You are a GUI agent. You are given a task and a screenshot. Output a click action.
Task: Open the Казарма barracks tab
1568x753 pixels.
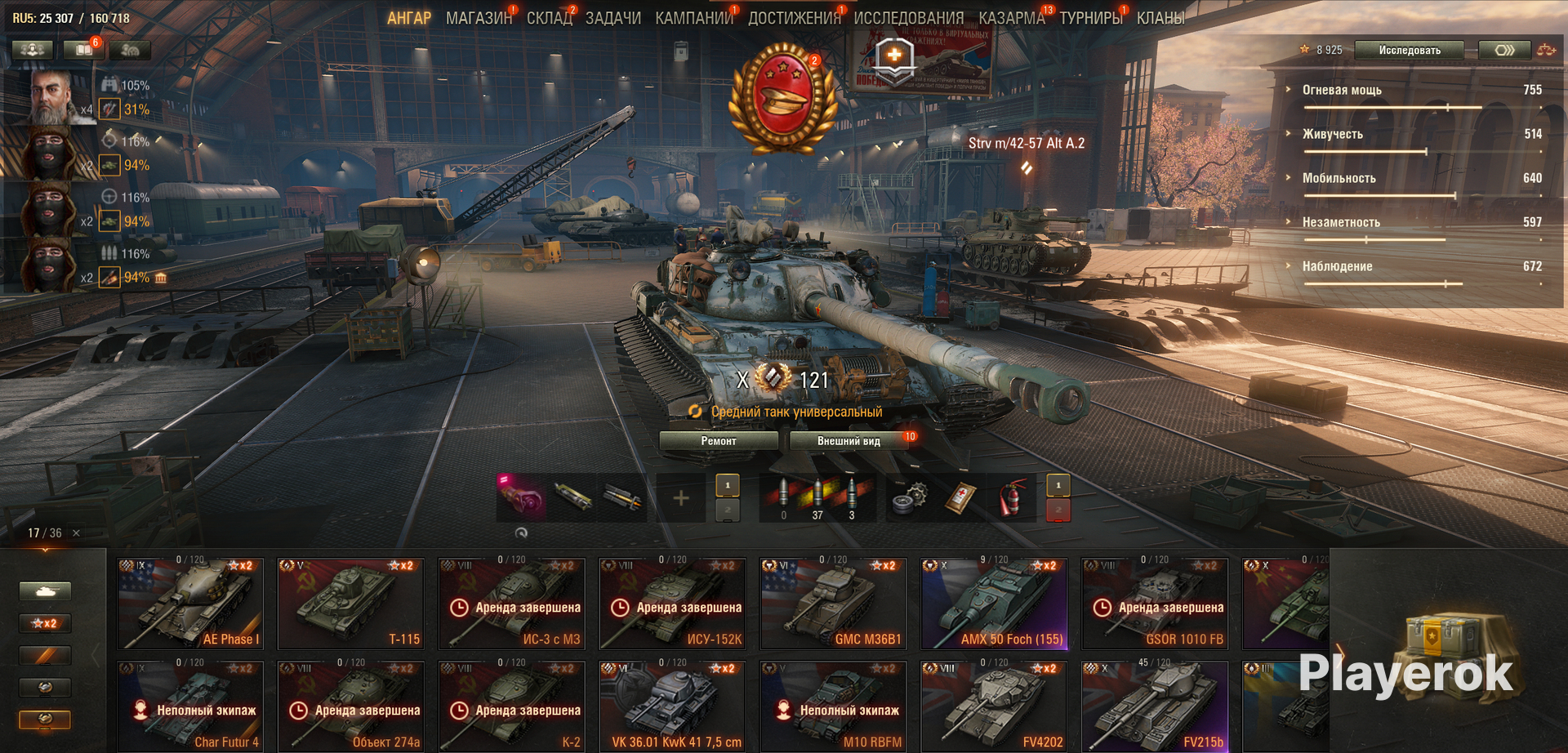1011,18
